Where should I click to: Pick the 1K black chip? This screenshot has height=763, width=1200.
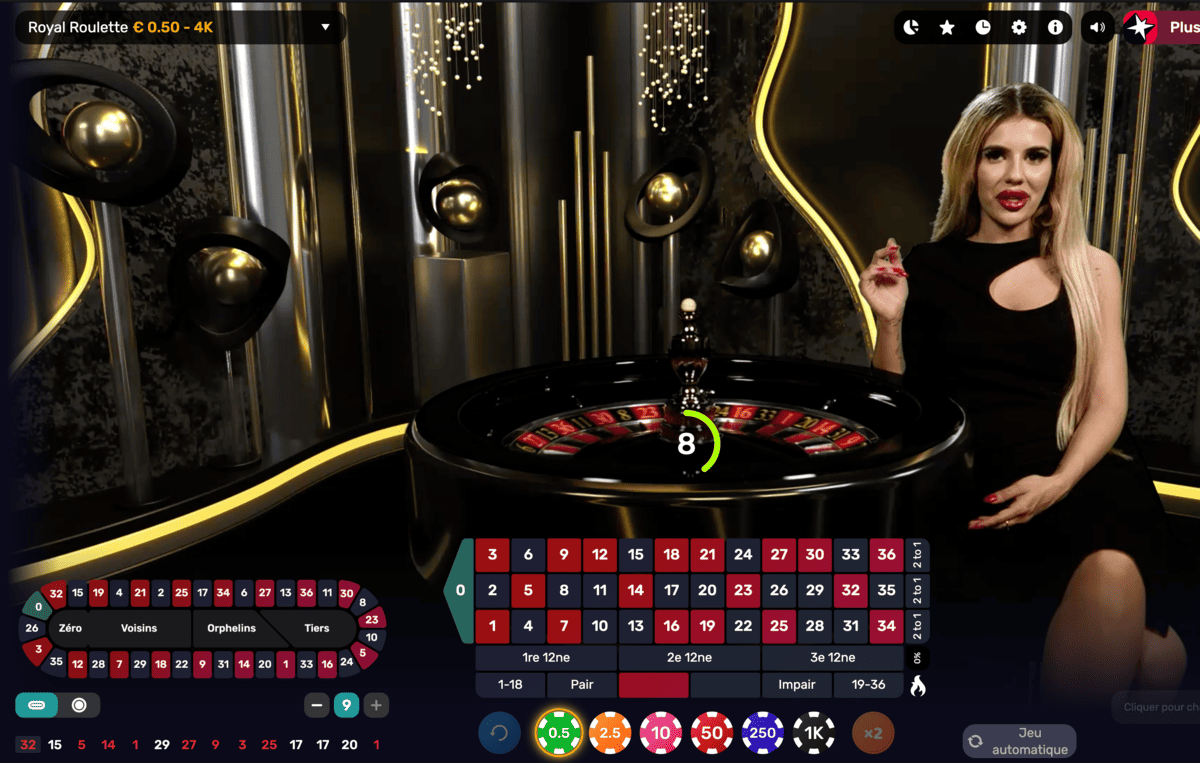click(x=814, y=733)
